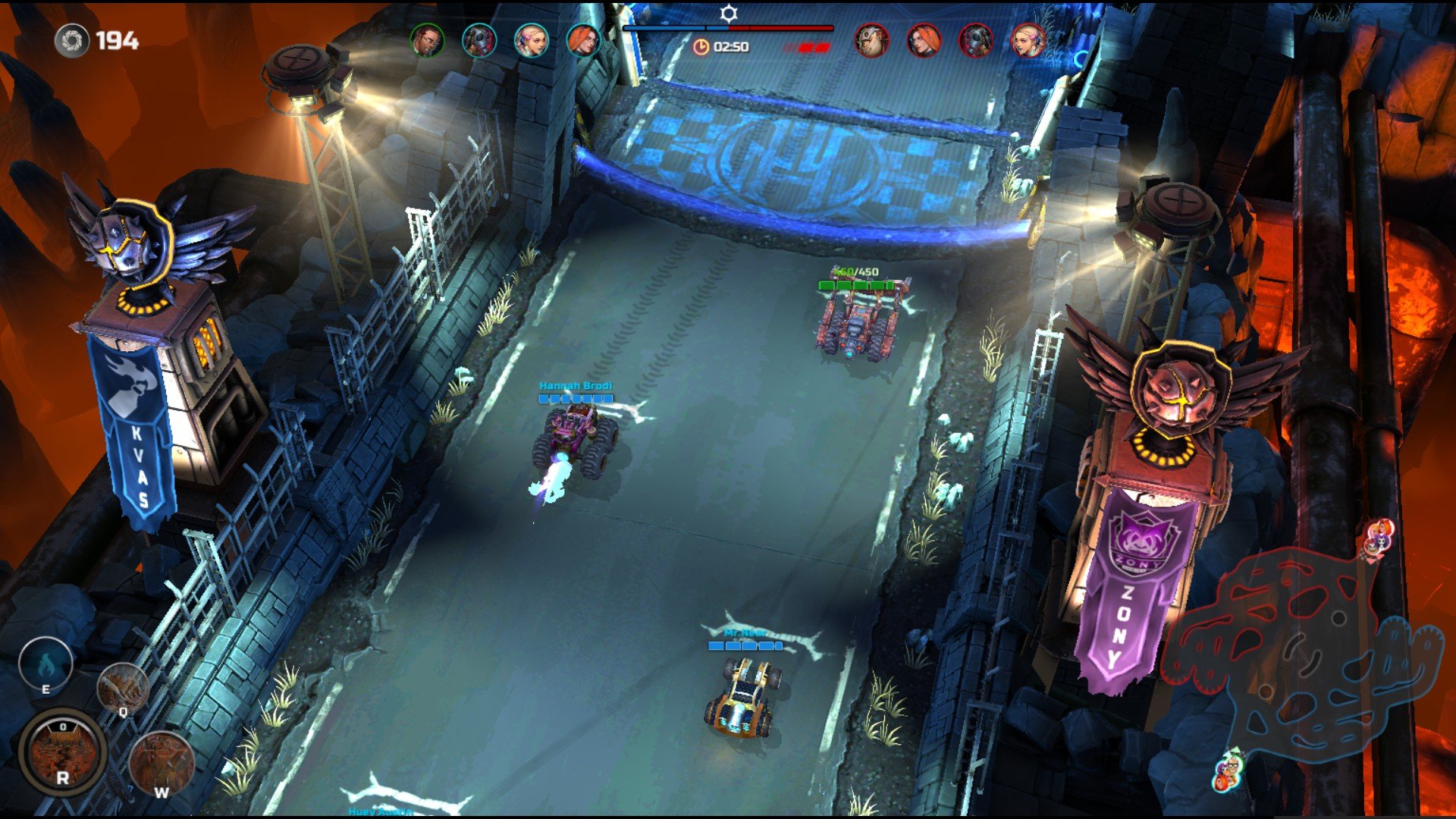Select the red team's pig-masked pilot portrait
The height and width of the screenshot is (819, 1456).
[x=872, y=40]
